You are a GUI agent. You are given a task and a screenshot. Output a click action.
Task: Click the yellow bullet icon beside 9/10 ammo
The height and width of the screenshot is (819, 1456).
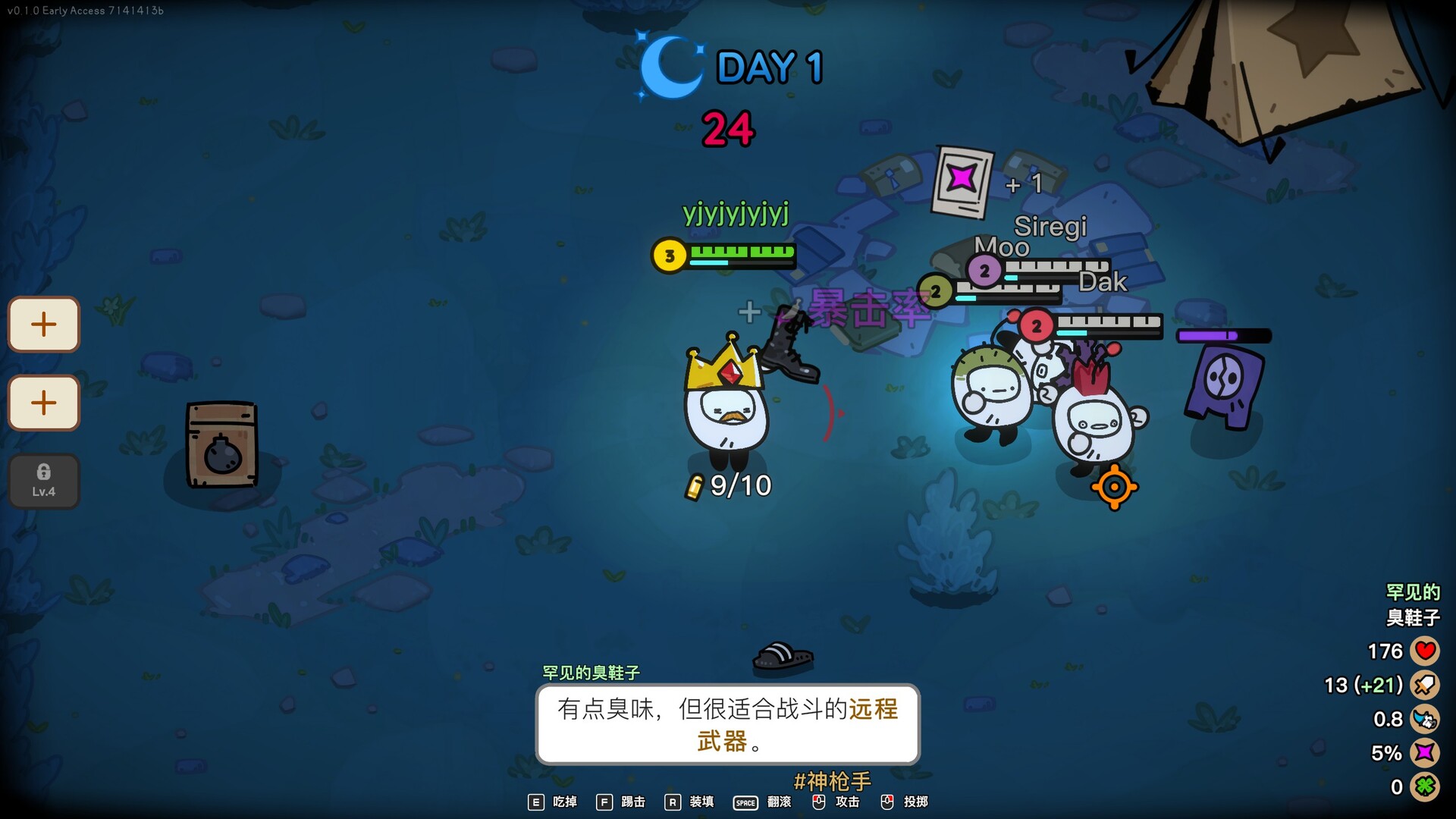695,486
